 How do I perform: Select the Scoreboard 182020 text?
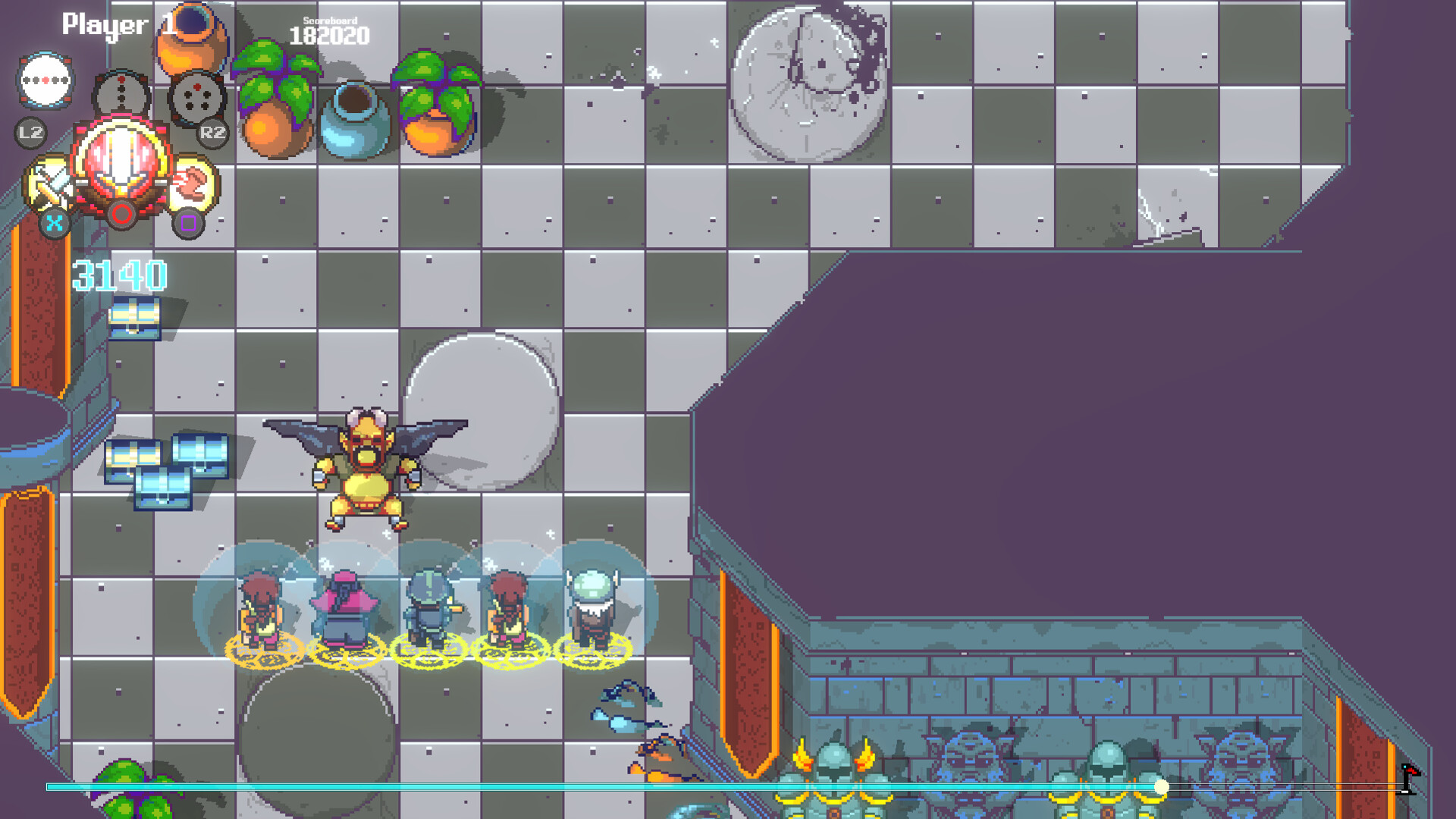pos(328,32)
